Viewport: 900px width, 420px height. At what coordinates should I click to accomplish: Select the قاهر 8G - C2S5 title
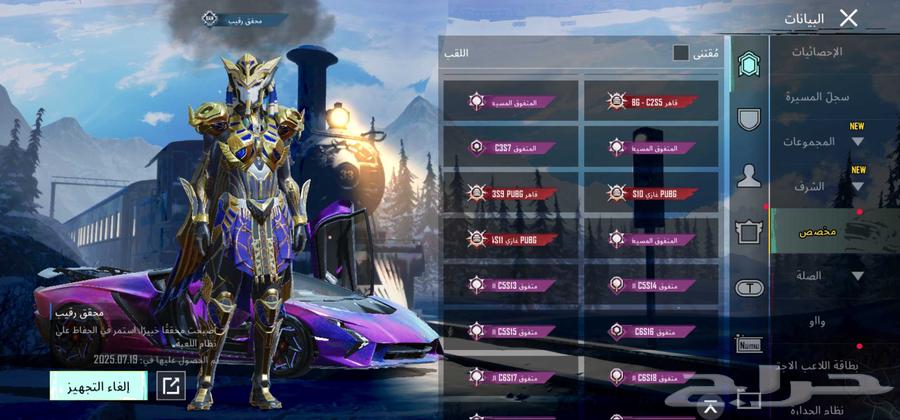651,101
